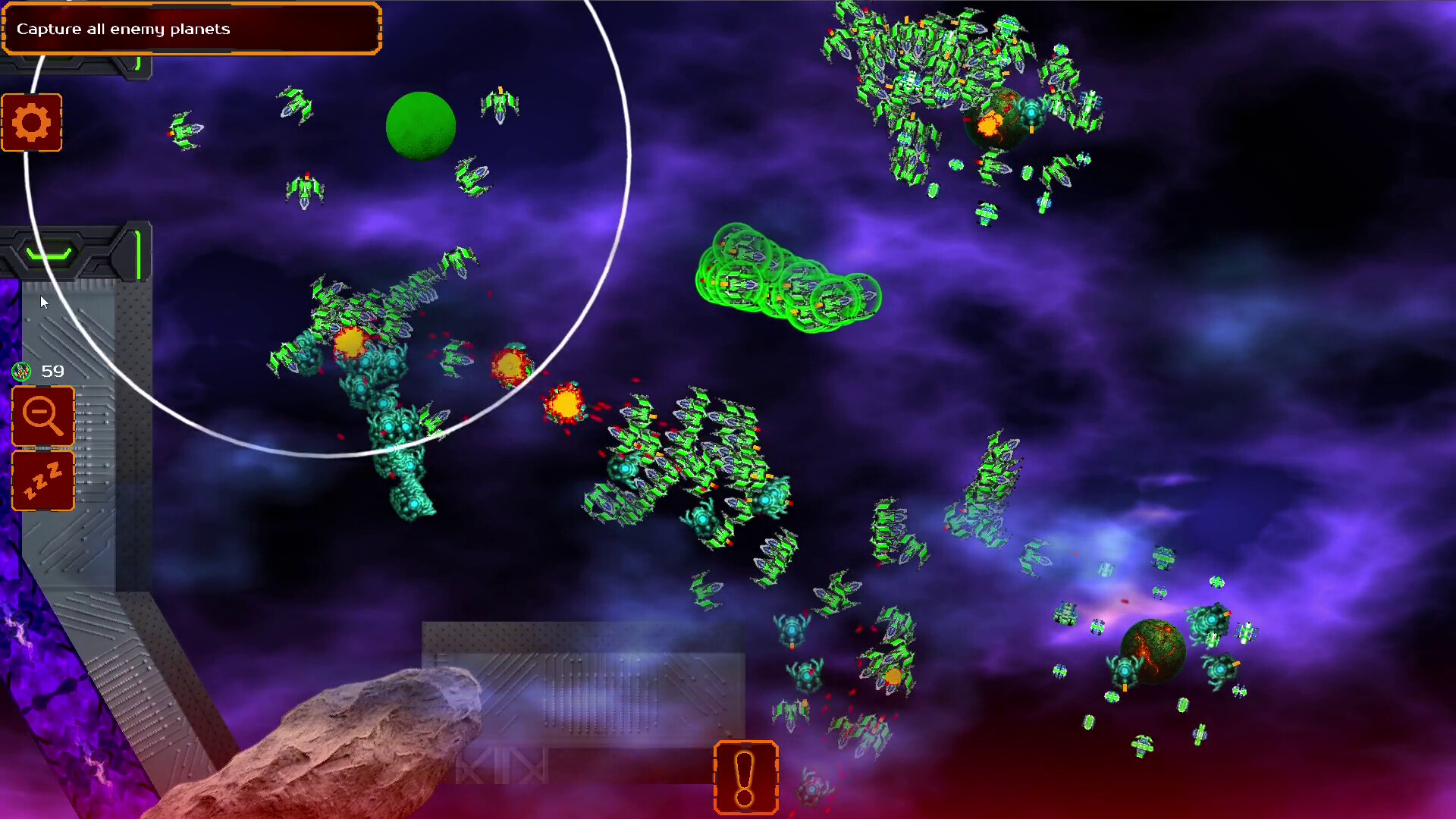This screenshot has width=1456, height=819.
Task: Toggle the zoom level using the minus magnifier
Action: tap(42, 416)
